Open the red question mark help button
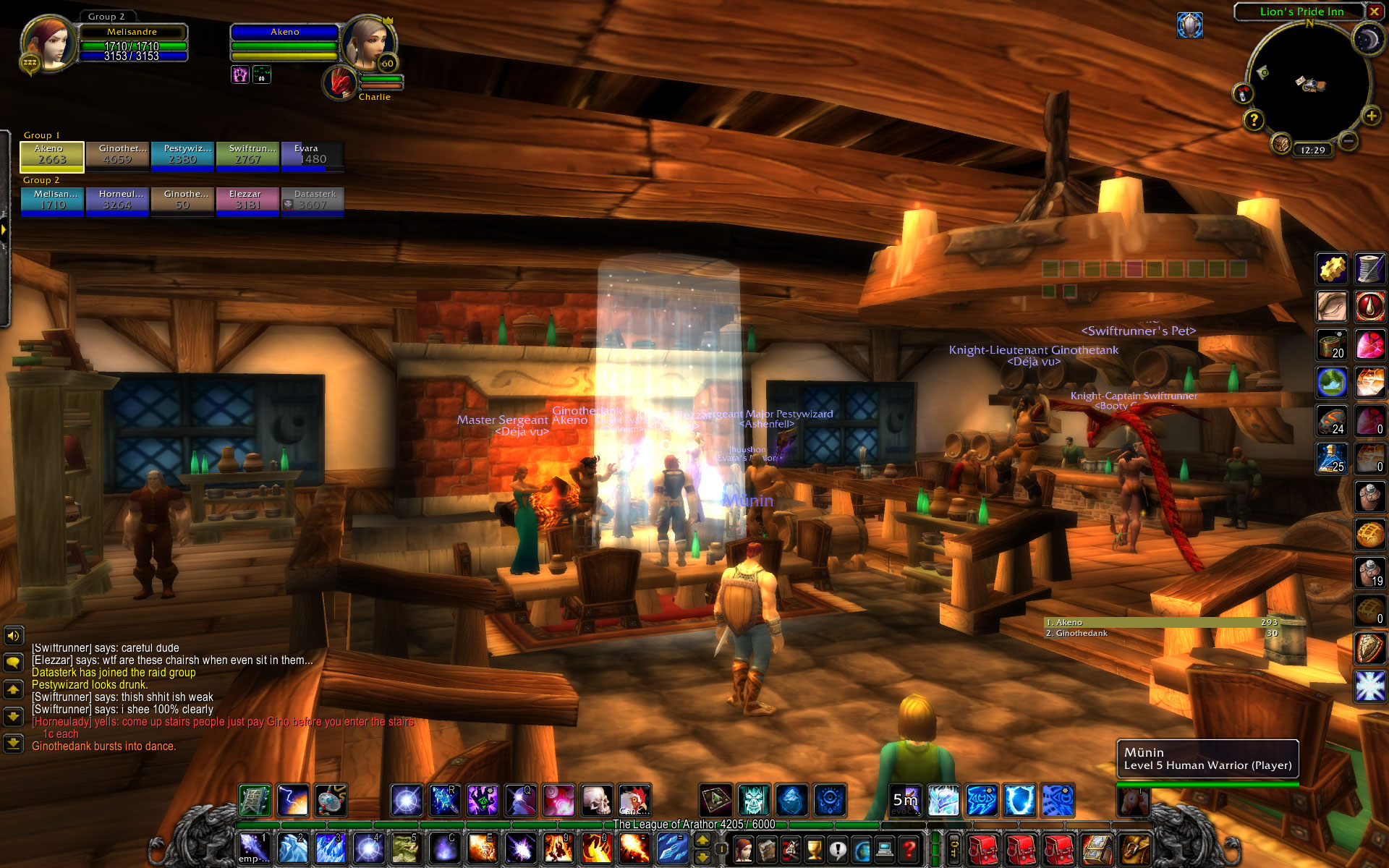The image size is (1389, 868). coord(909,848)
